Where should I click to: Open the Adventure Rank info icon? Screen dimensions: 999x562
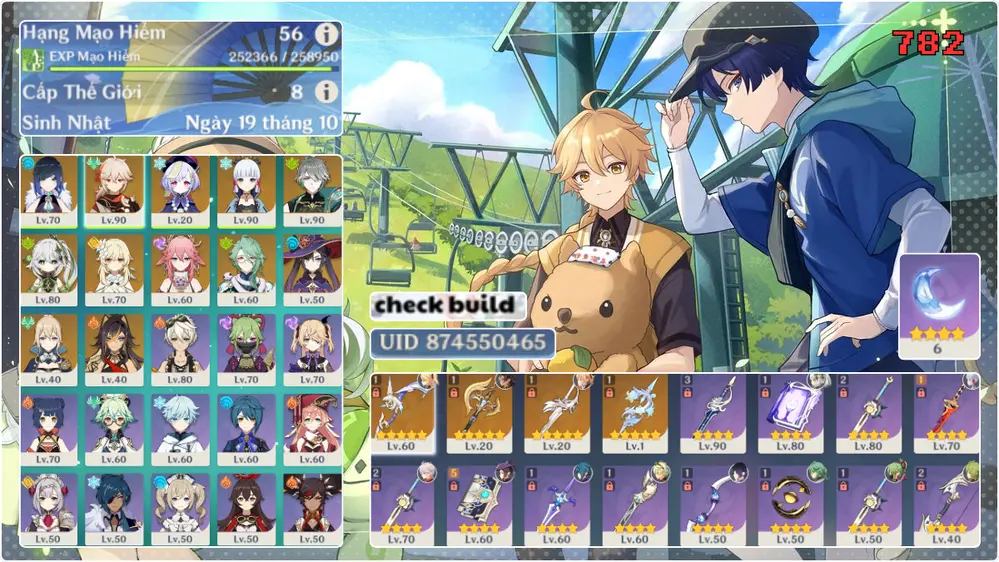coord(326,34)
